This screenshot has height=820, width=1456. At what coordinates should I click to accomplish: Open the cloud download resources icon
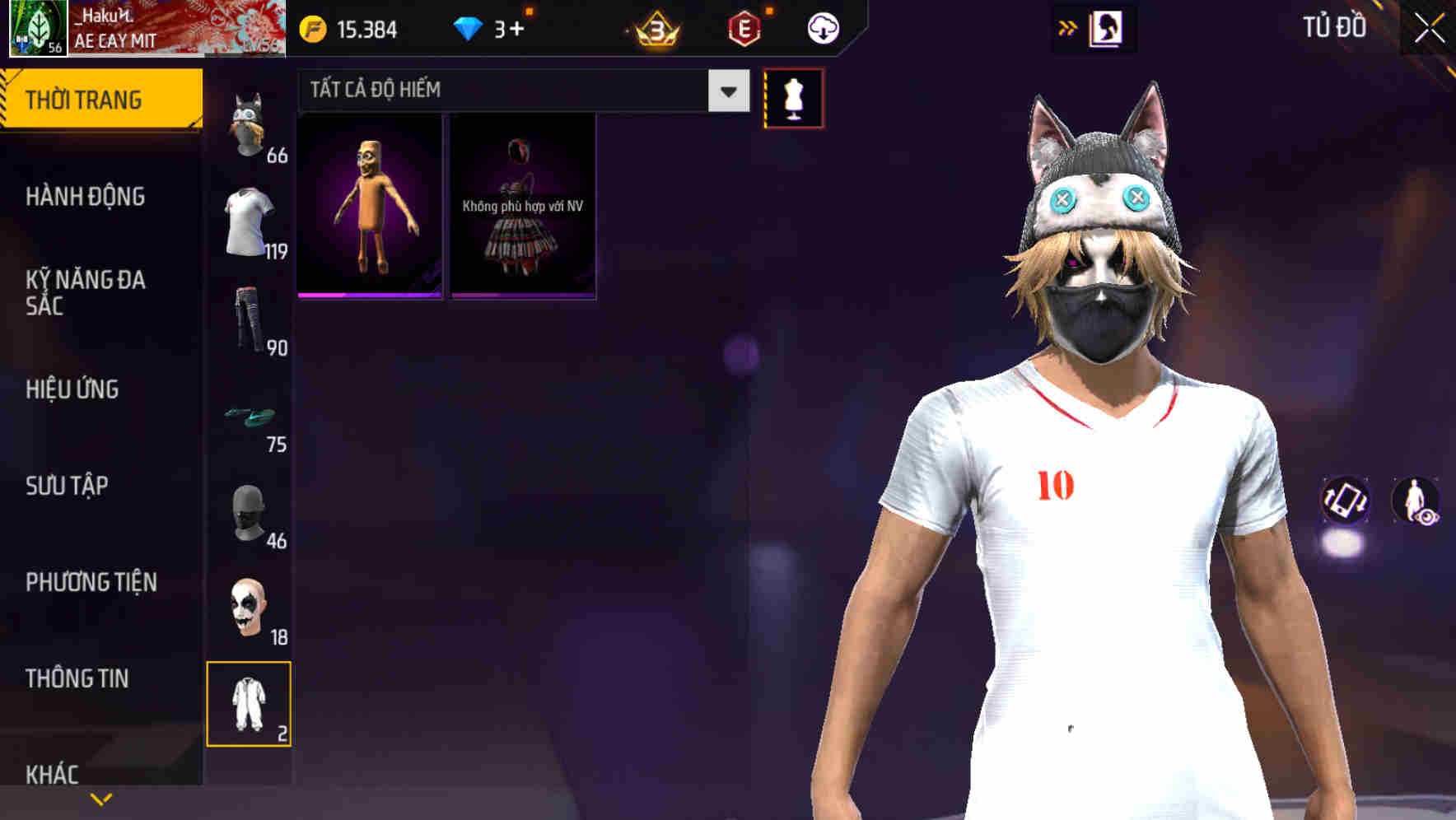click(821, 29)
